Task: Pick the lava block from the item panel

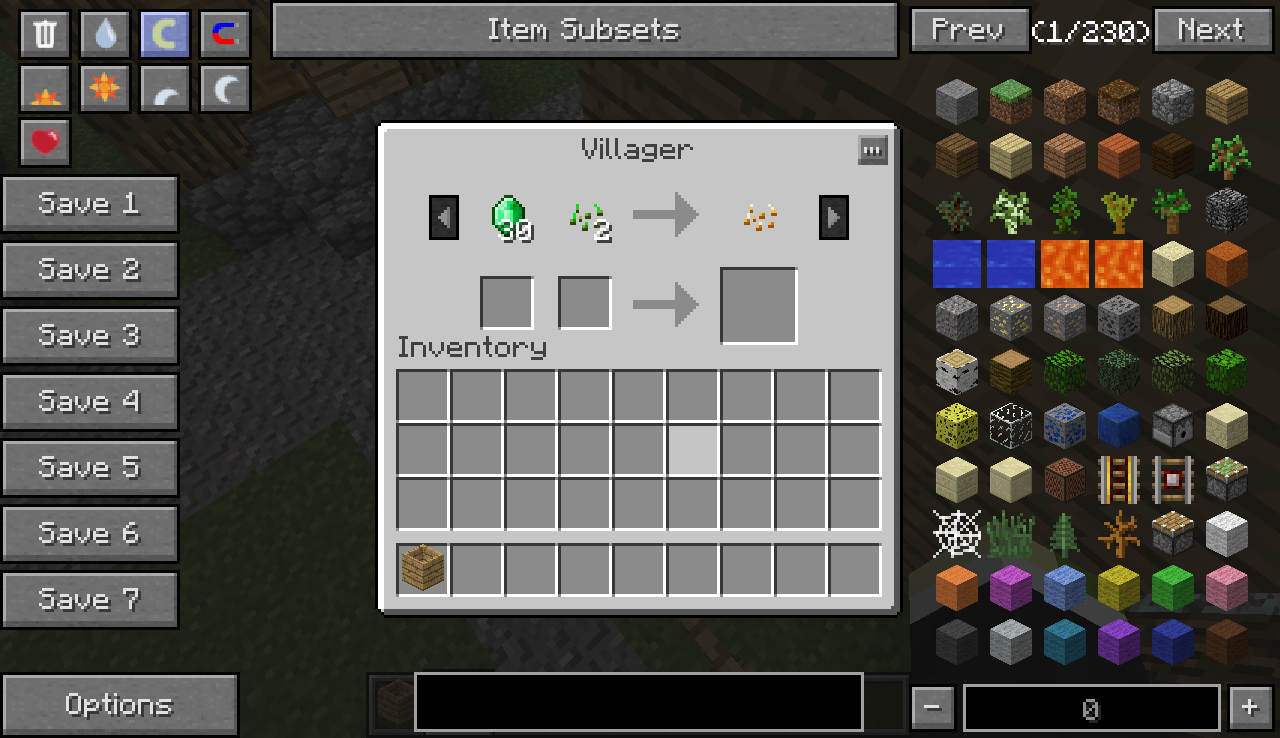Action: 1064,264
